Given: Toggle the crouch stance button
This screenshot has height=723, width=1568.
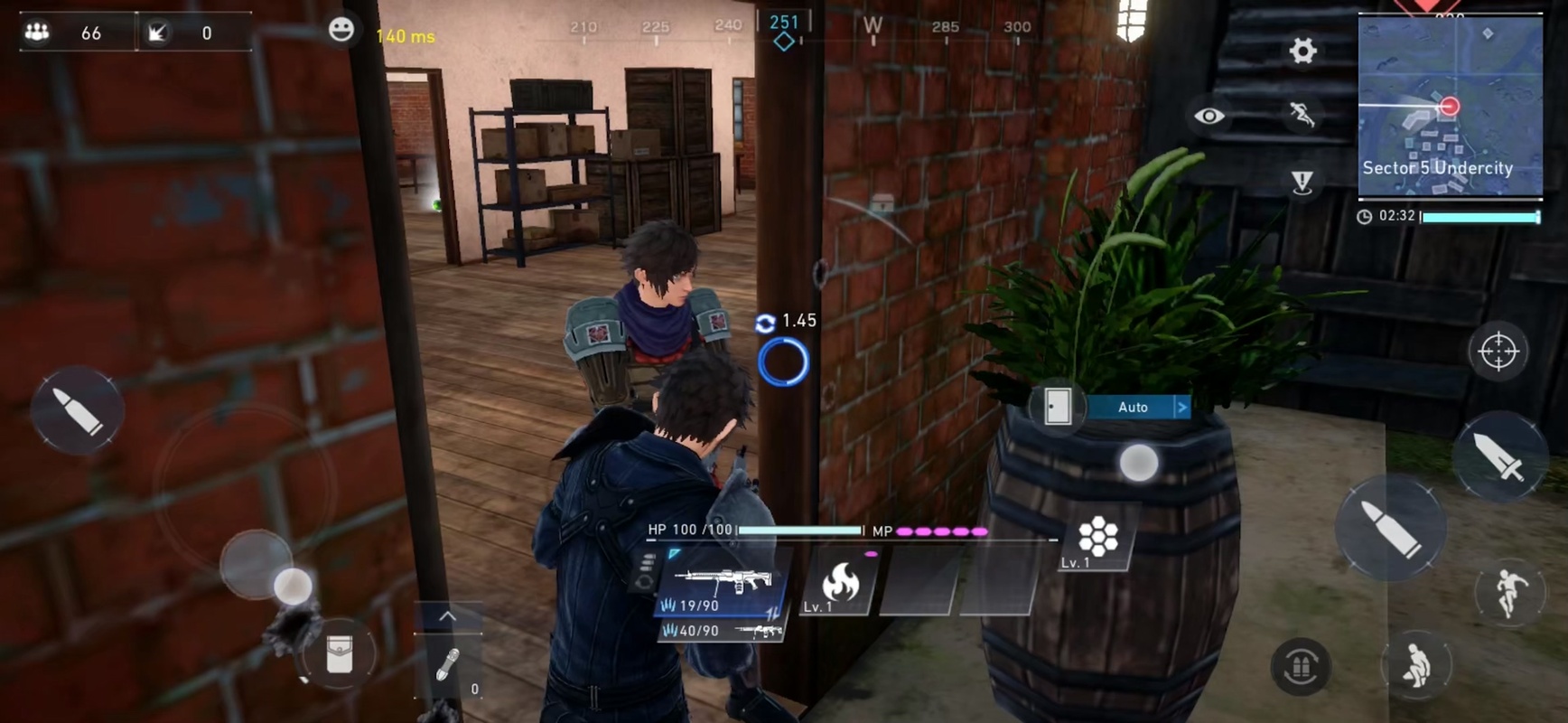Looking at the screenshot, I should 1415,668.
